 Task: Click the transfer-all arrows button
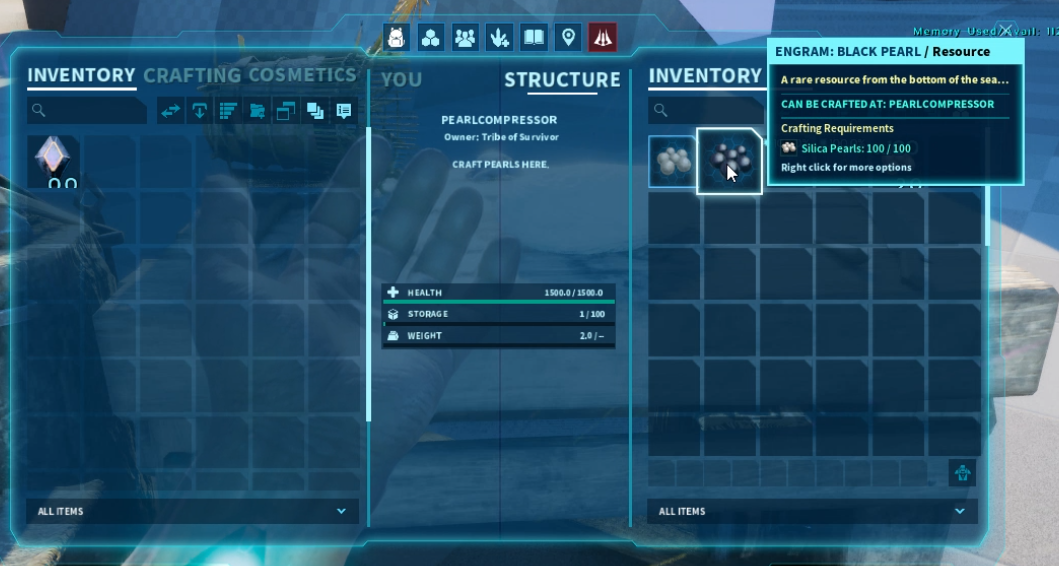click(171, 111)
